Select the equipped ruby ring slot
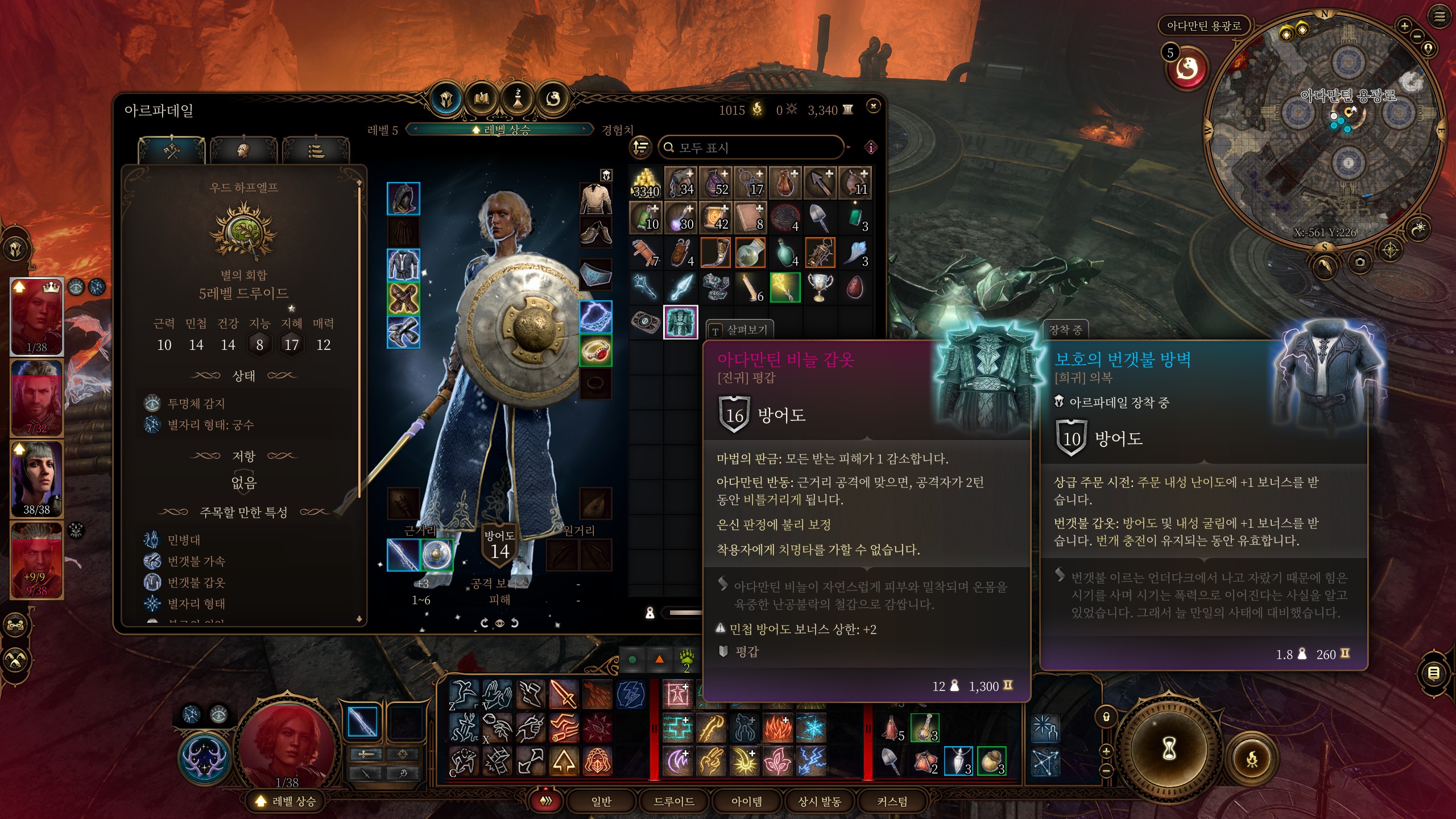 [595, 350]
